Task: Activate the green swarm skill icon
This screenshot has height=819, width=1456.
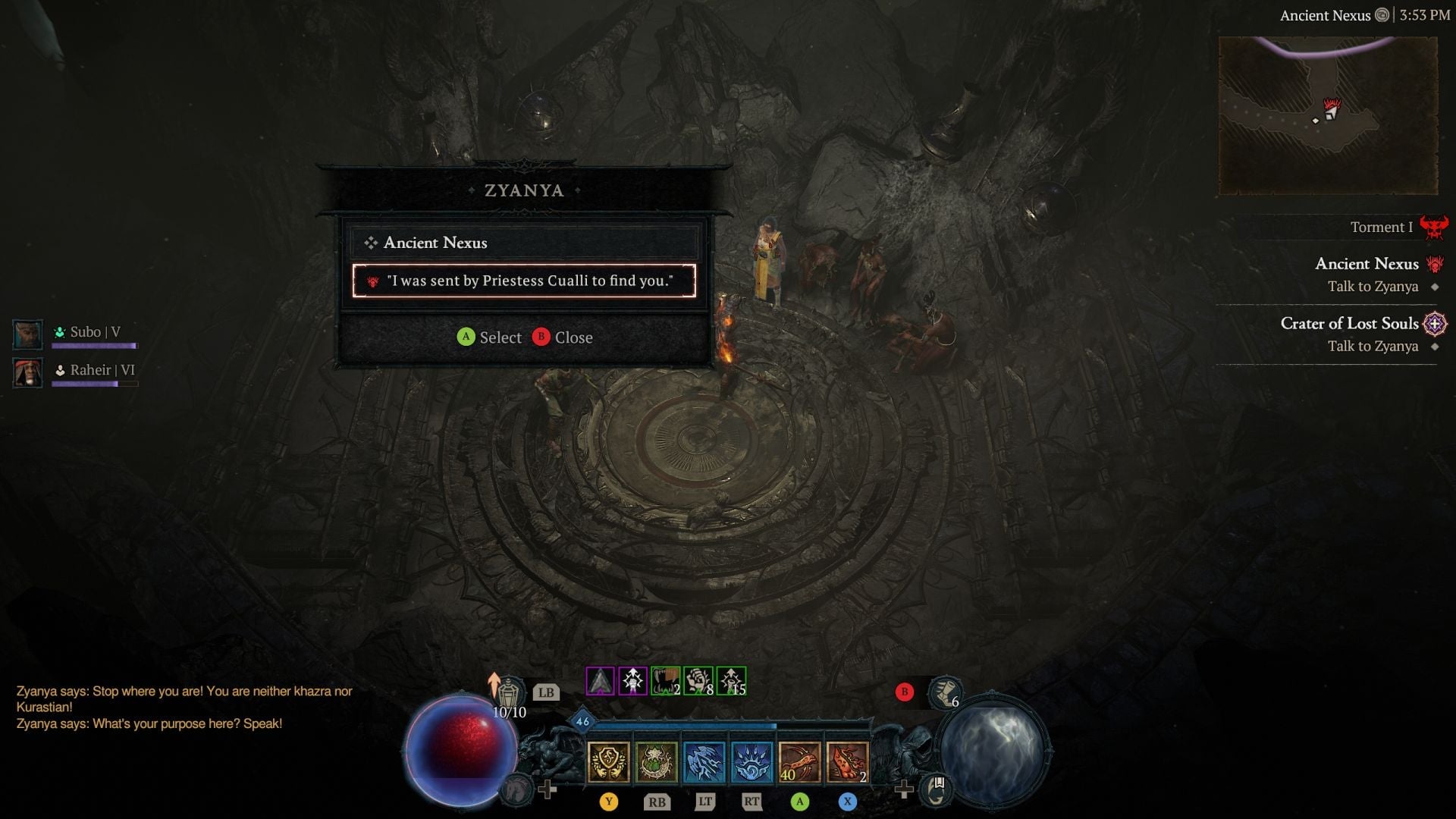Action: click(656, 761)
